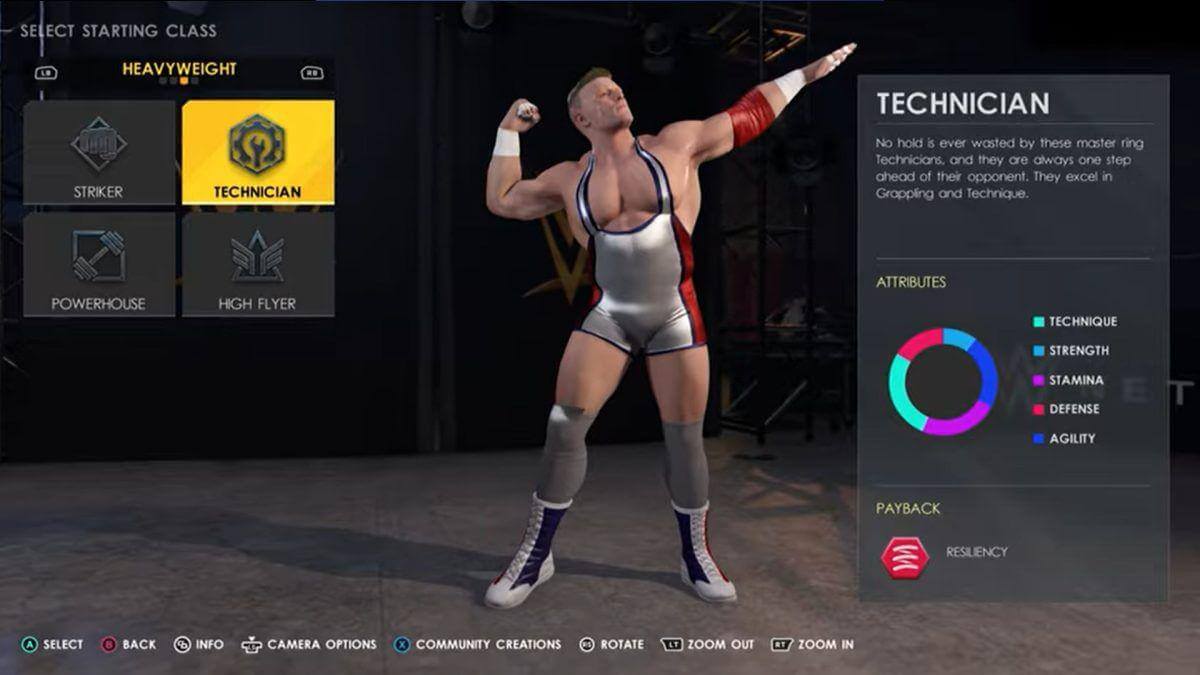Select the Striker class tile
Viewport: 1200px width, 675px height.
[99, 152]
